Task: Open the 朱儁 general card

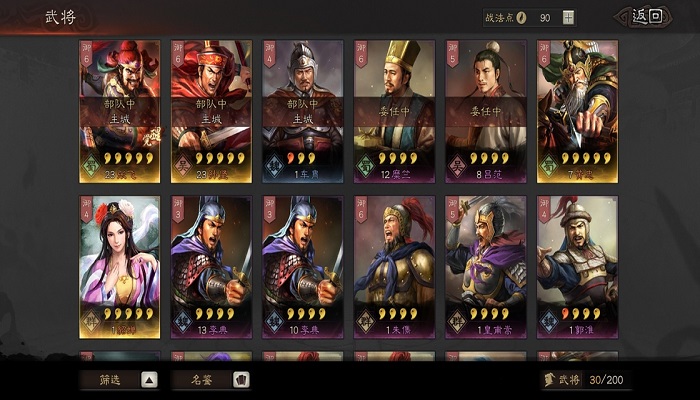Action: [394, 266]
